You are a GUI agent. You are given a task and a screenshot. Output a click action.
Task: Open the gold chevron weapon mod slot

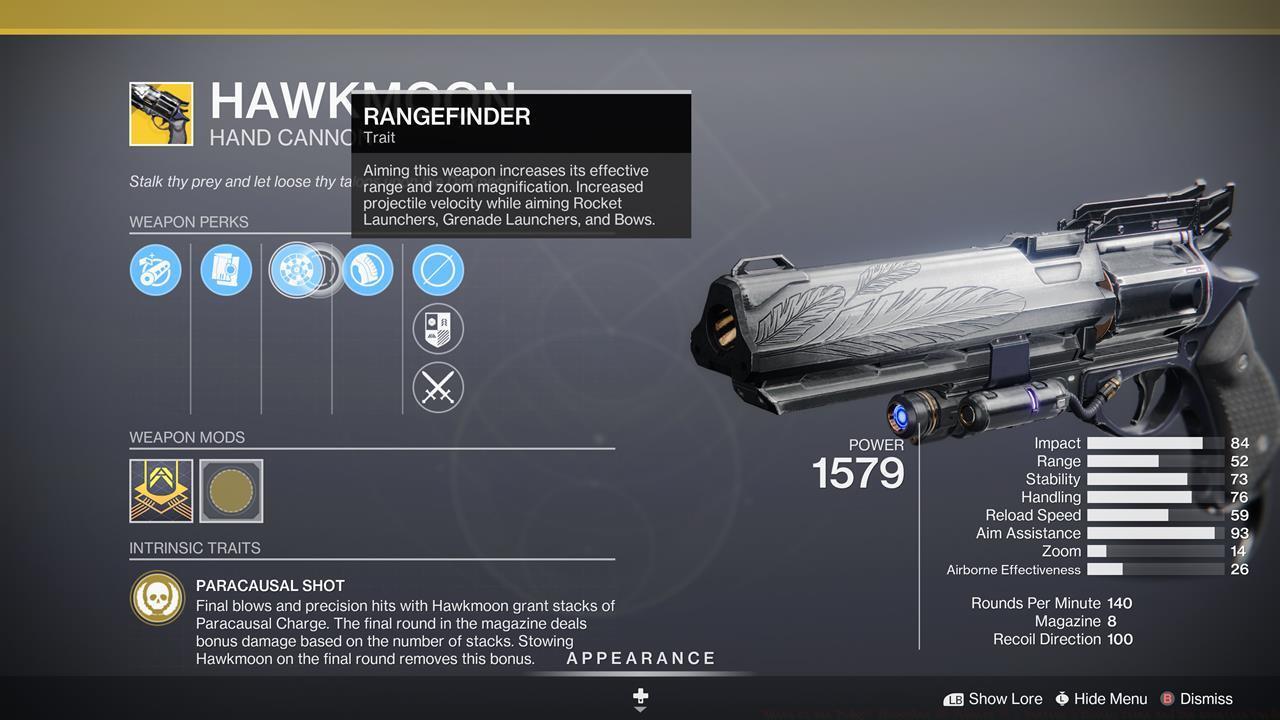click(x=161, y=491)
